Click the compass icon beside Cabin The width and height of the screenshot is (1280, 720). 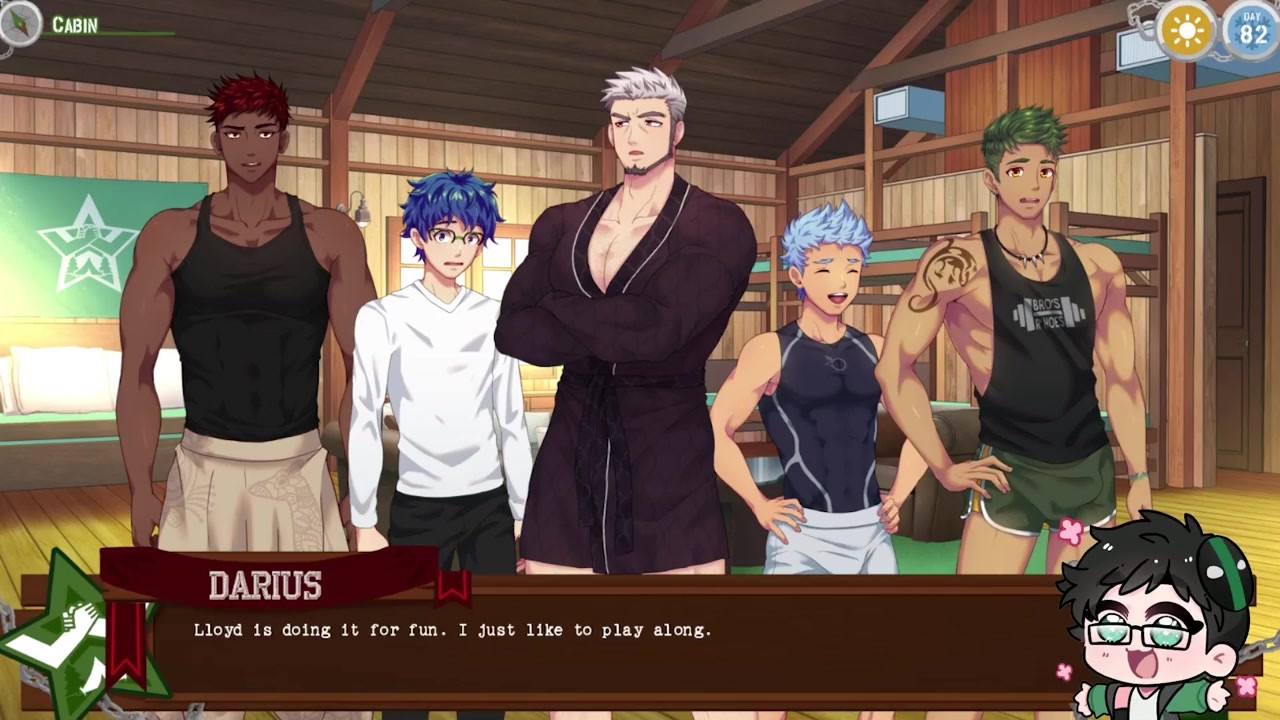coord(19,24)
